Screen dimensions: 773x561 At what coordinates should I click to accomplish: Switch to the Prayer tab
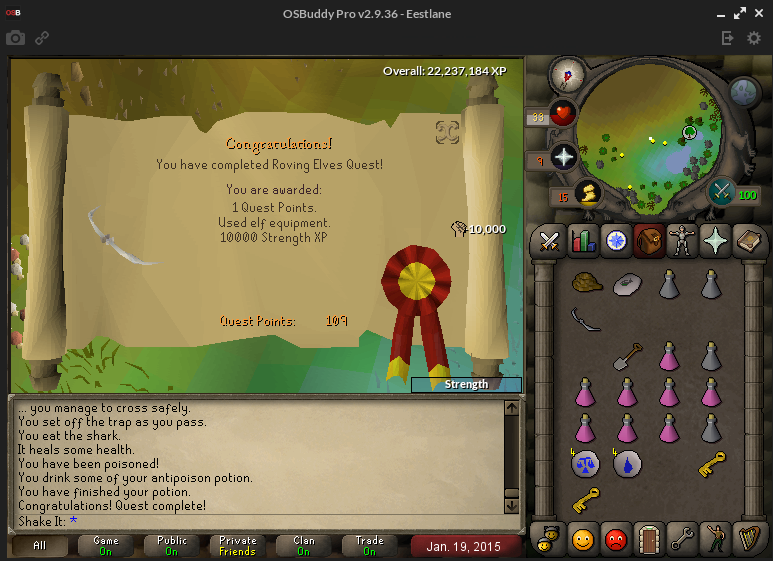click(x=715, y=241)
